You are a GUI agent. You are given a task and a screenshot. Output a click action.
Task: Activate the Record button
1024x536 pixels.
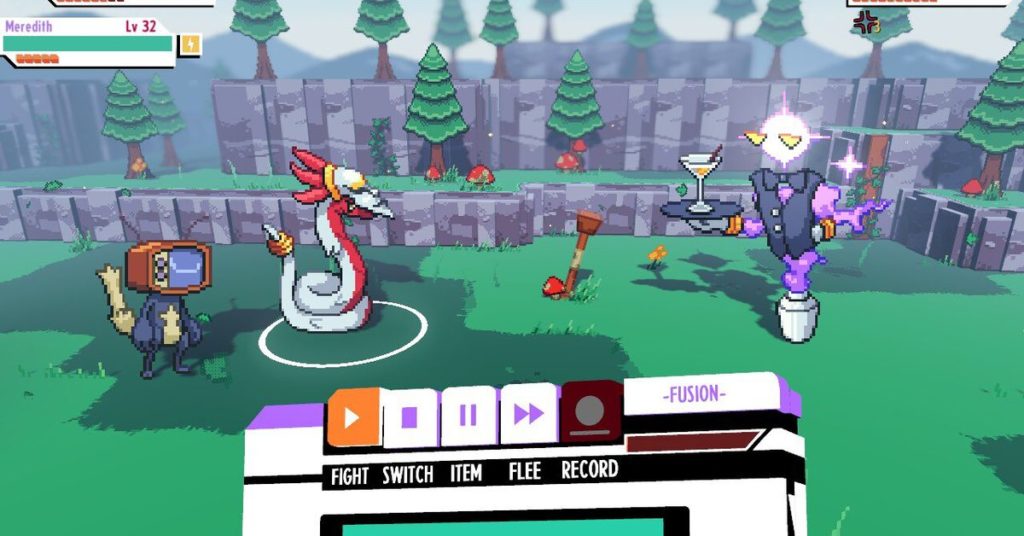click(590, 411)
